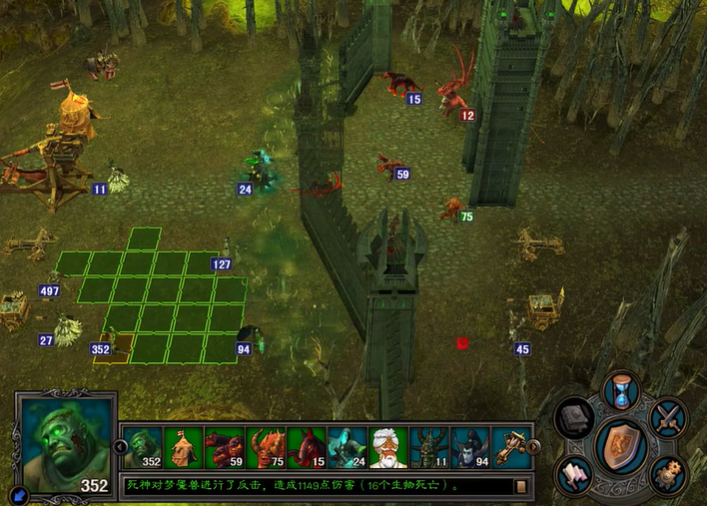Click the white flag surrender button
This screenshot has height=506, width=707.
575,474
